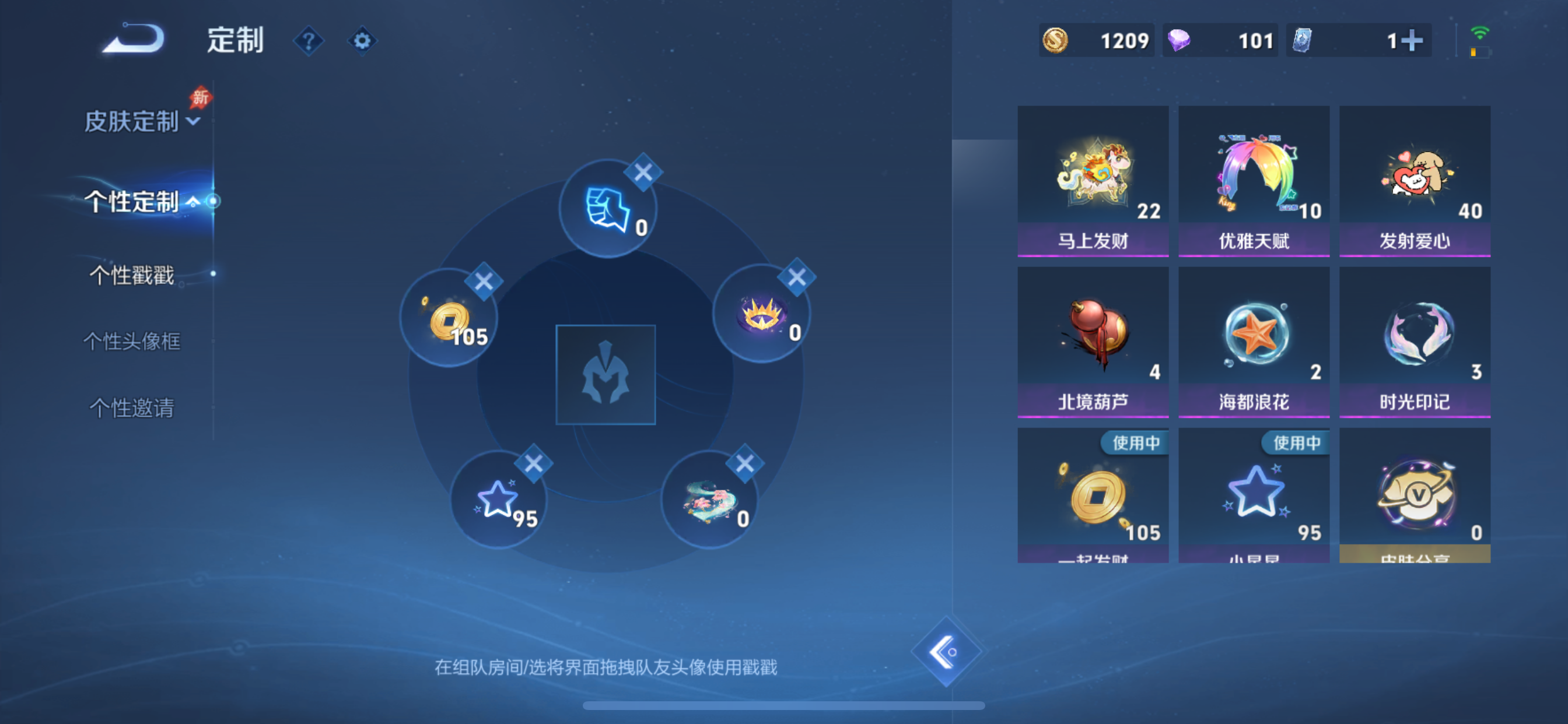Screen dimensions: 1568x724
Task: Tap the purple diamond currency icon showing 101
Action: pos(1179,40)
